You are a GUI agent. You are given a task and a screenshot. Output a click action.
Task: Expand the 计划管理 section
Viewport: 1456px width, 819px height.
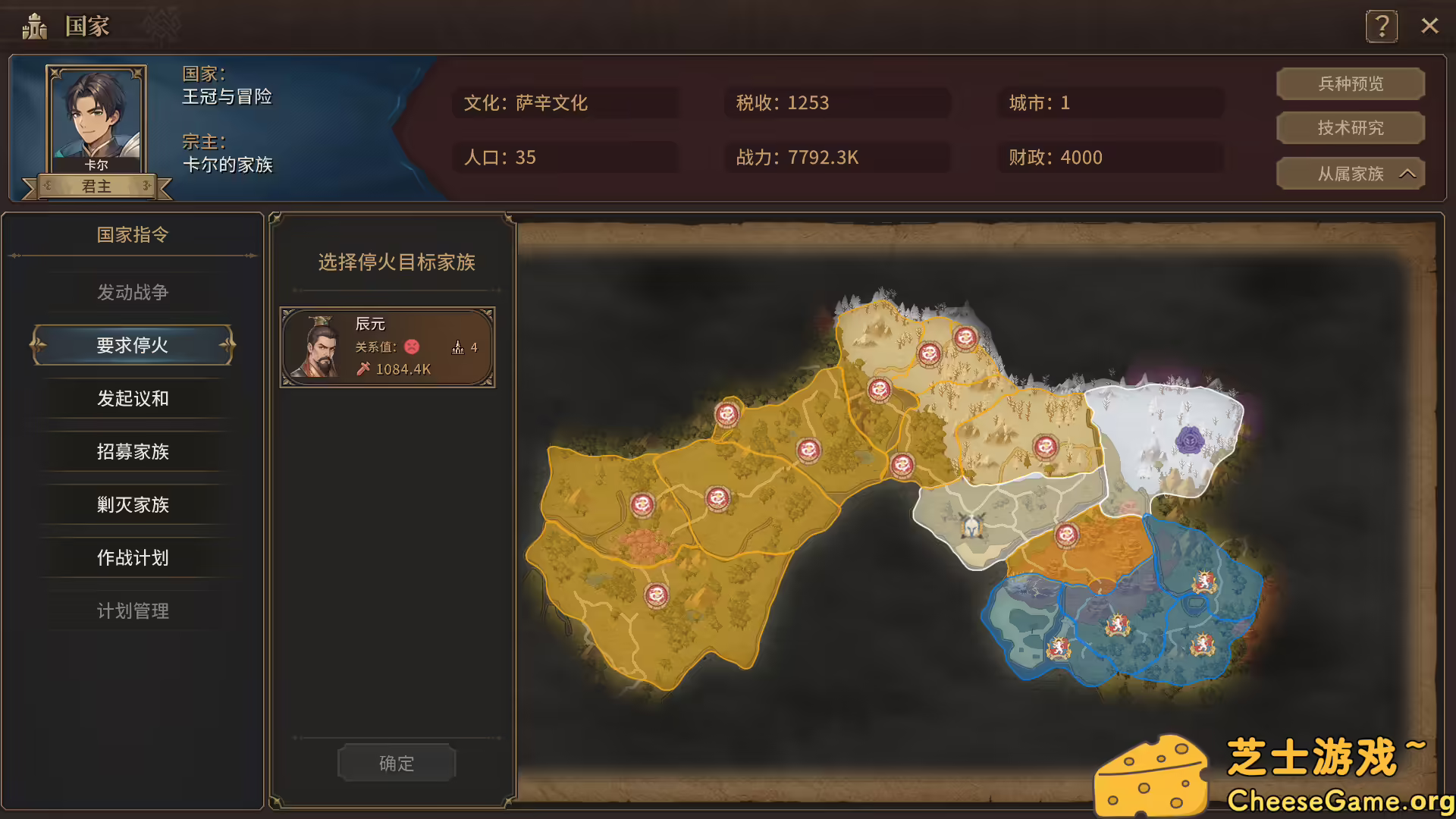pos(133,610)
